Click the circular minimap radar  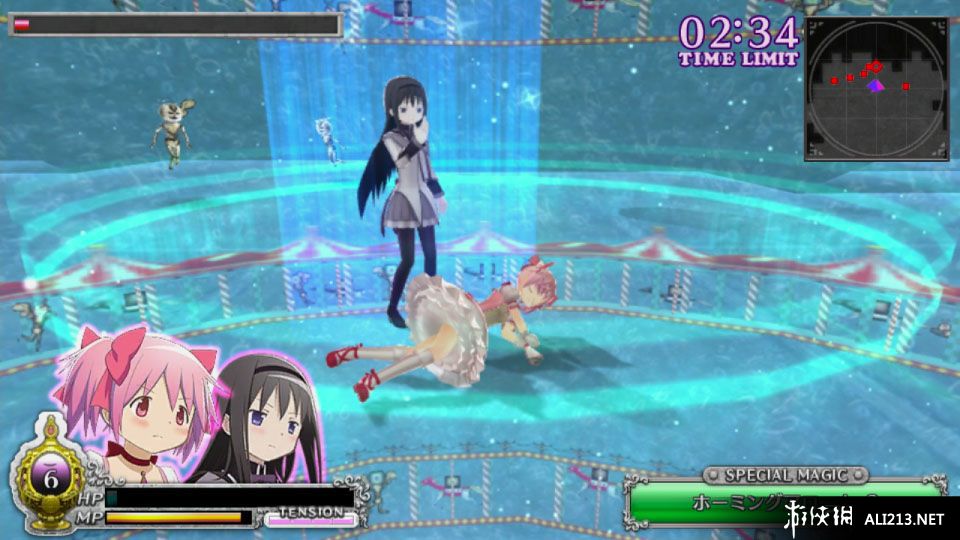(876, 89)
